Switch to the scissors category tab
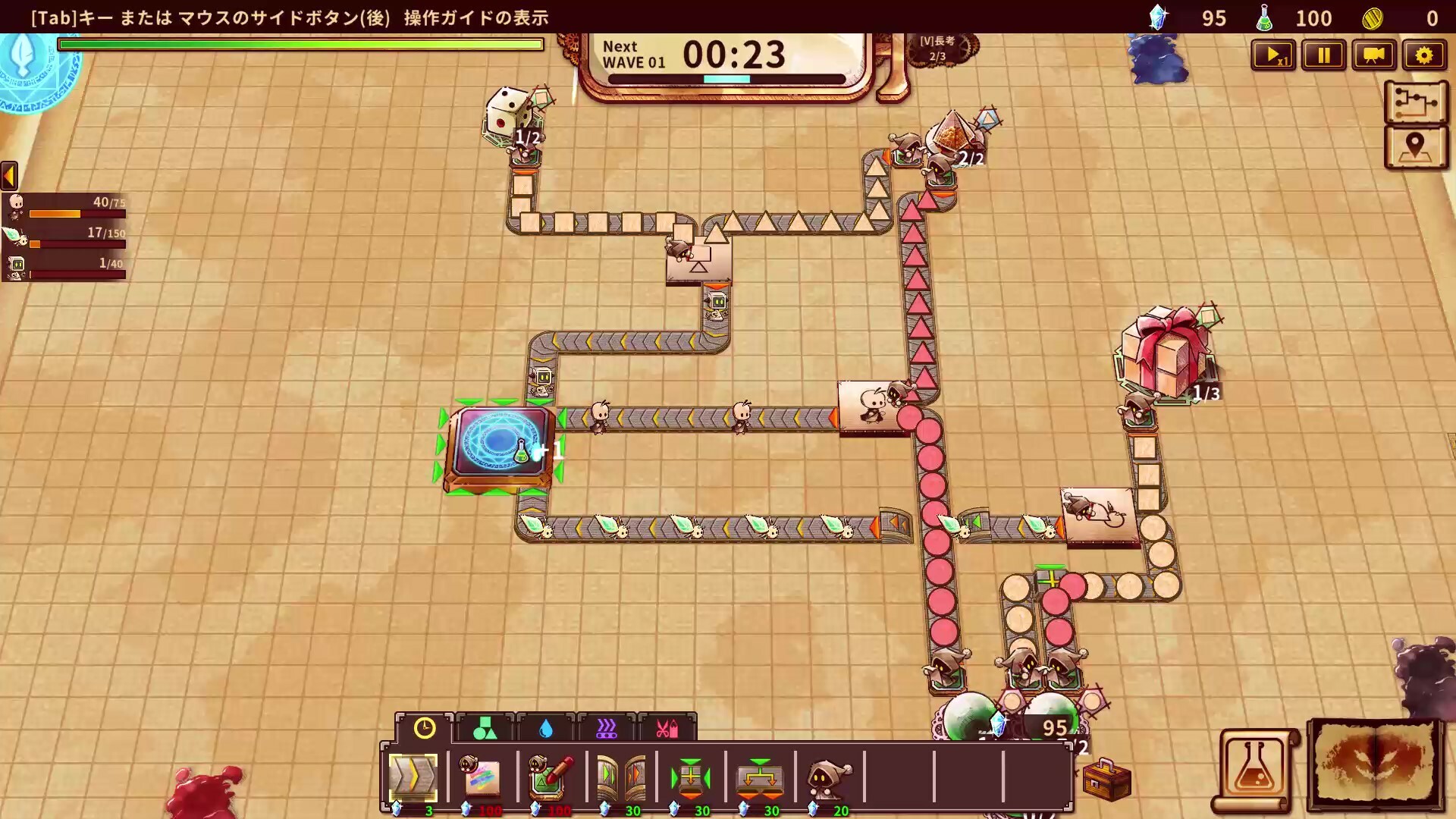The height and width of the screenshot is (819, 1456). [667, 728]
